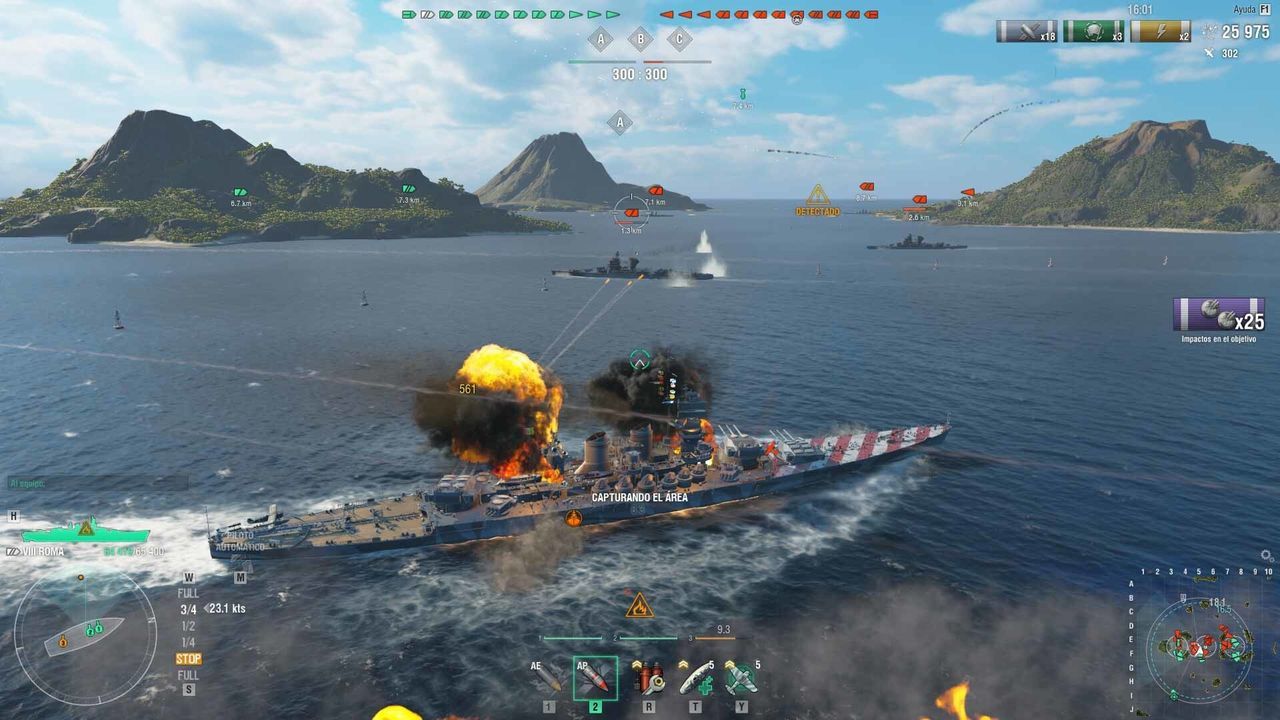Open minimap settings gear icon
This screenshot has height=720, width=1280.
[x=1266, y=556]
